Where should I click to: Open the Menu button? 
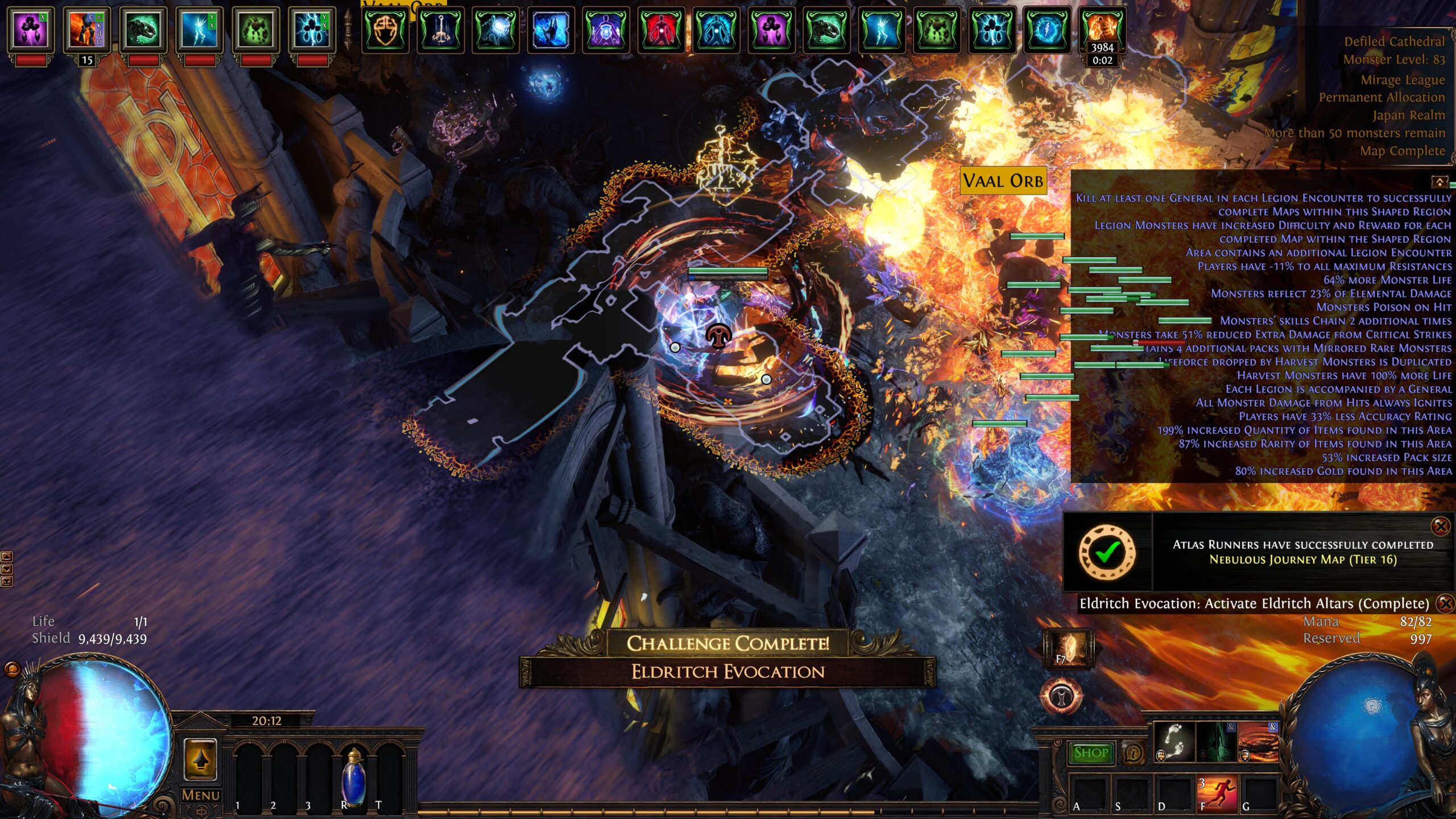200,795
